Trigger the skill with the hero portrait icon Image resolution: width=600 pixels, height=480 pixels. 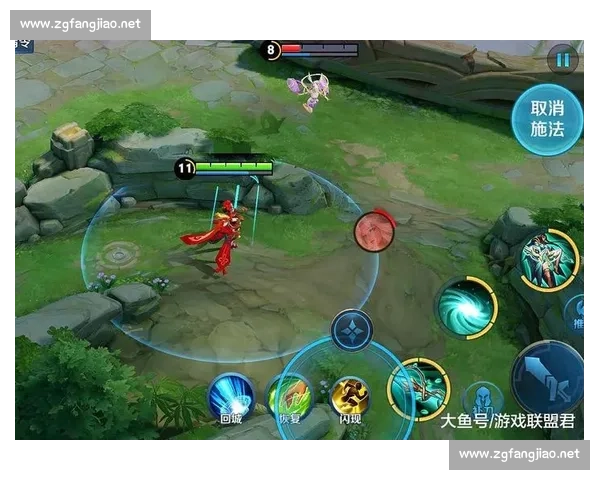tap(548, 260)
